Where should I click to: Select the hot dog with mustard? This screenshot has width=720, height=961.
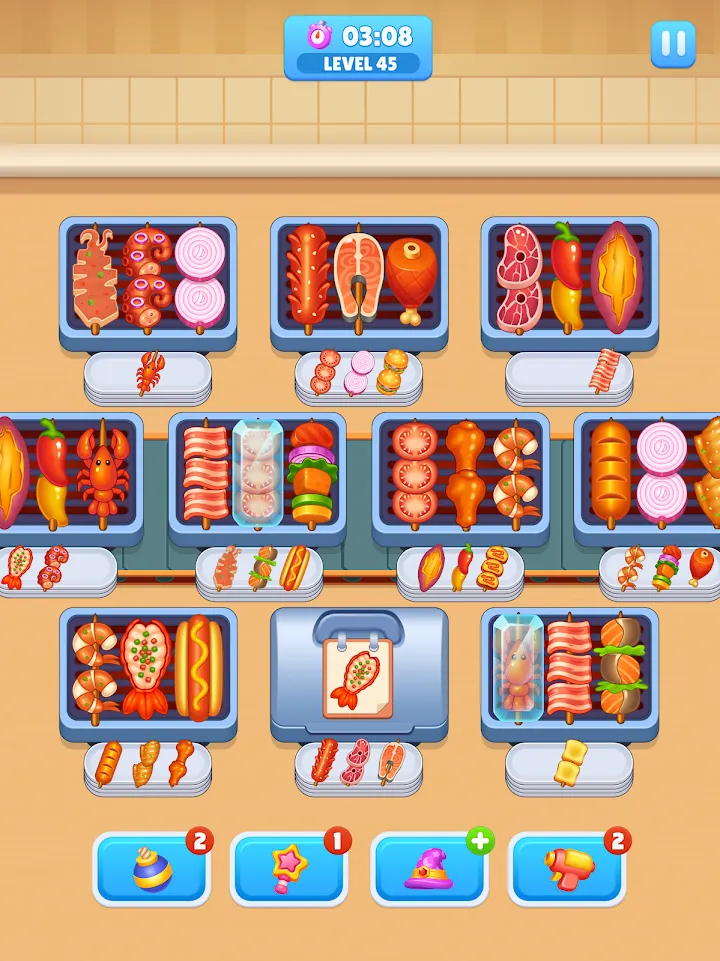point(199,668)
